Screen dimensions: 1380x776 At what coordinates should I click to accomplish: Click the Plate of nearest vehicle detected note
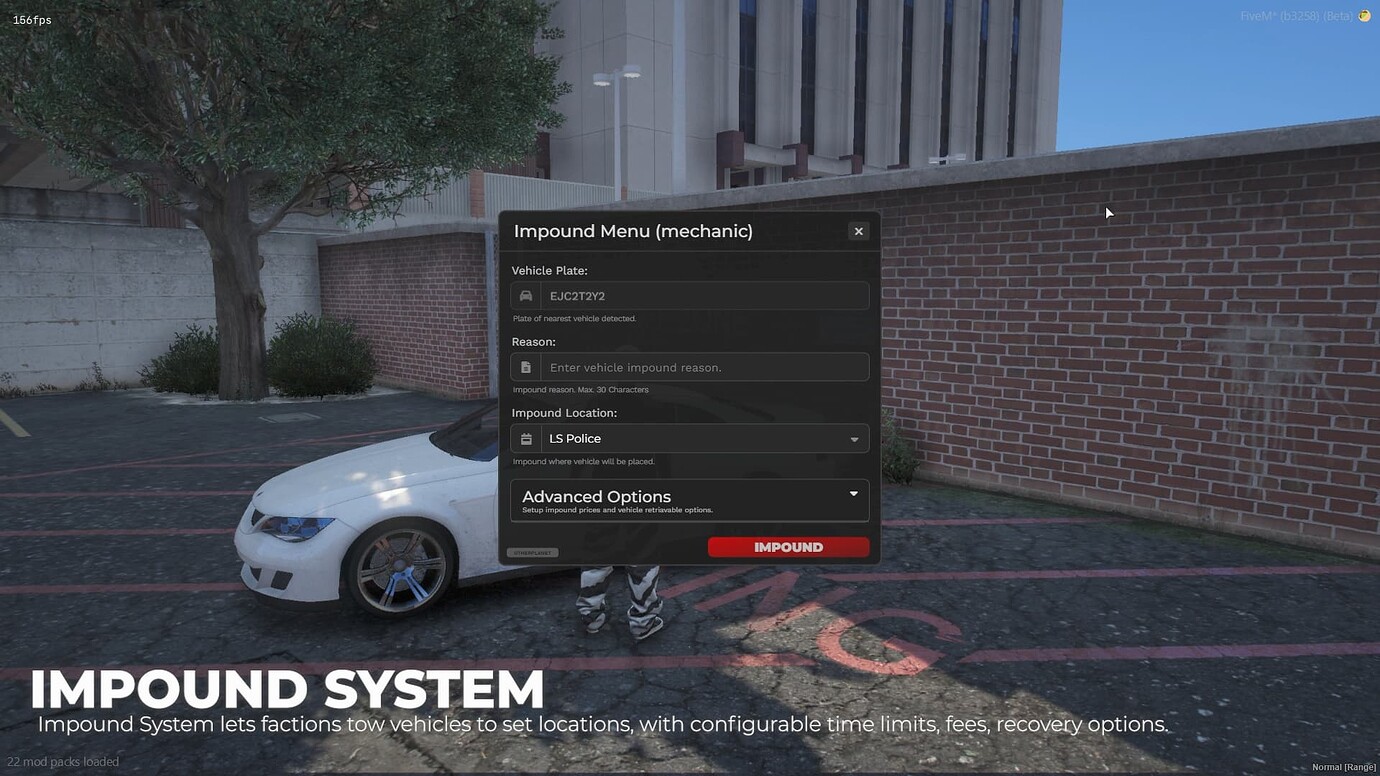[574, 318]
